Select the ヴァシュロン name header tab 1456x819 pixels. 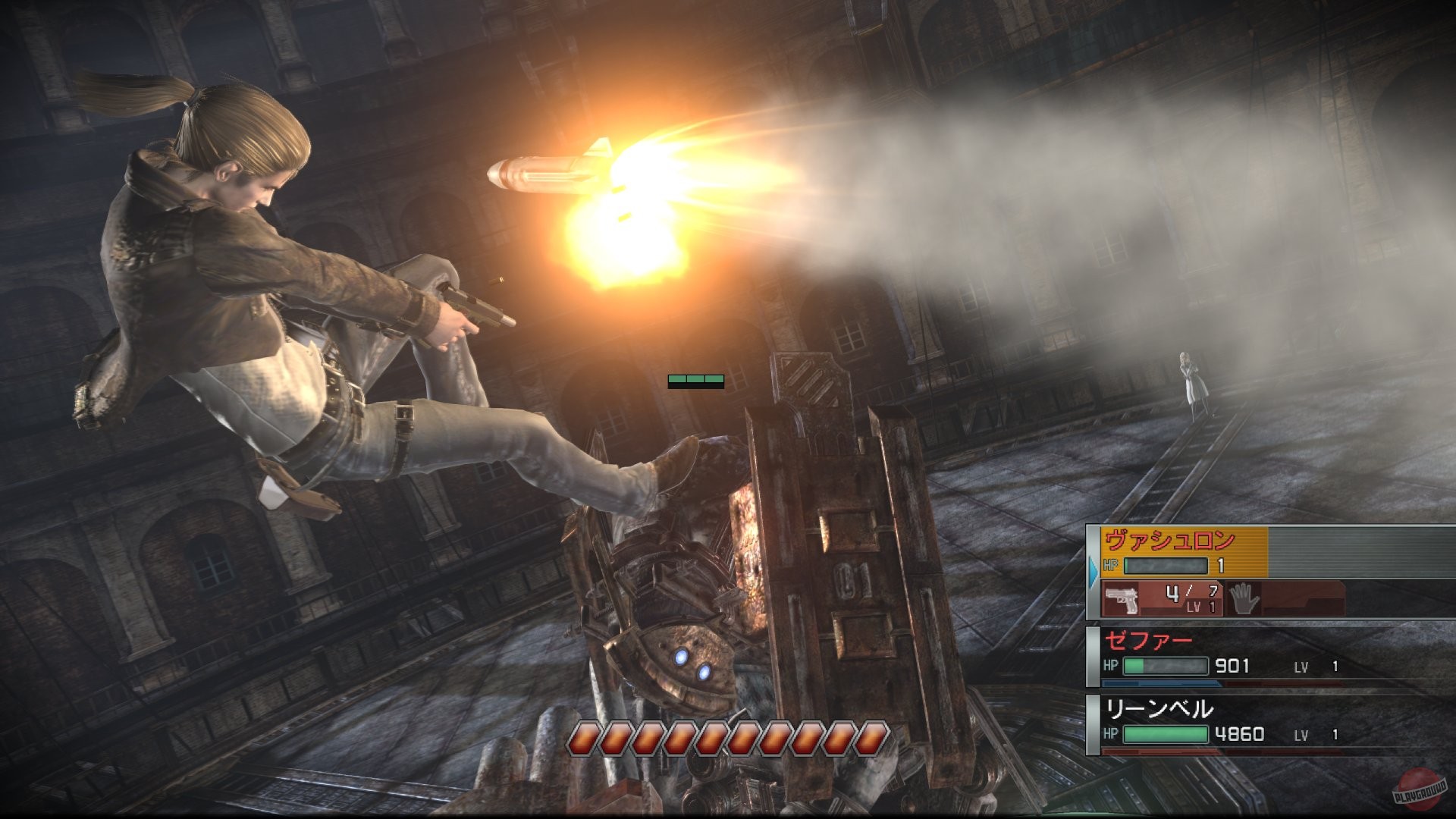tap(1170, 541)
